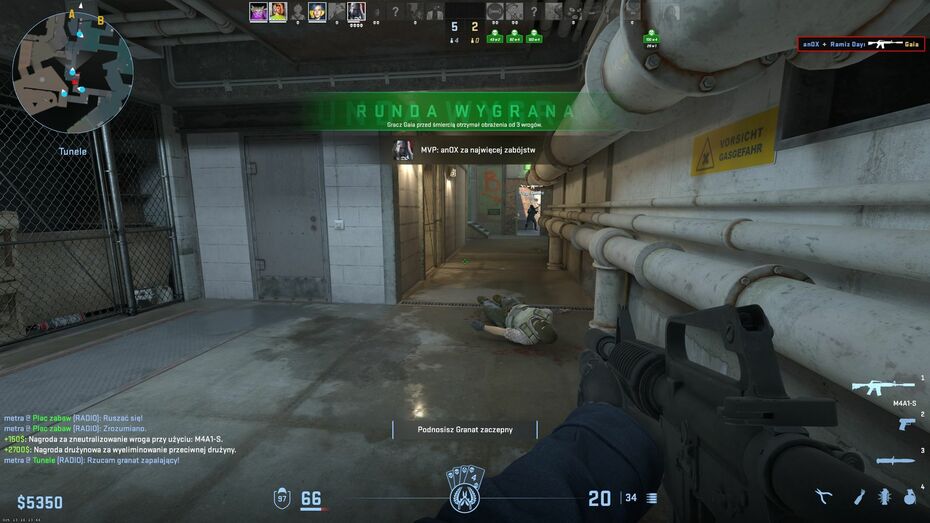930x523 pixels.
Task: Select the spiky grenade icon
Action: tap(884, 496)
